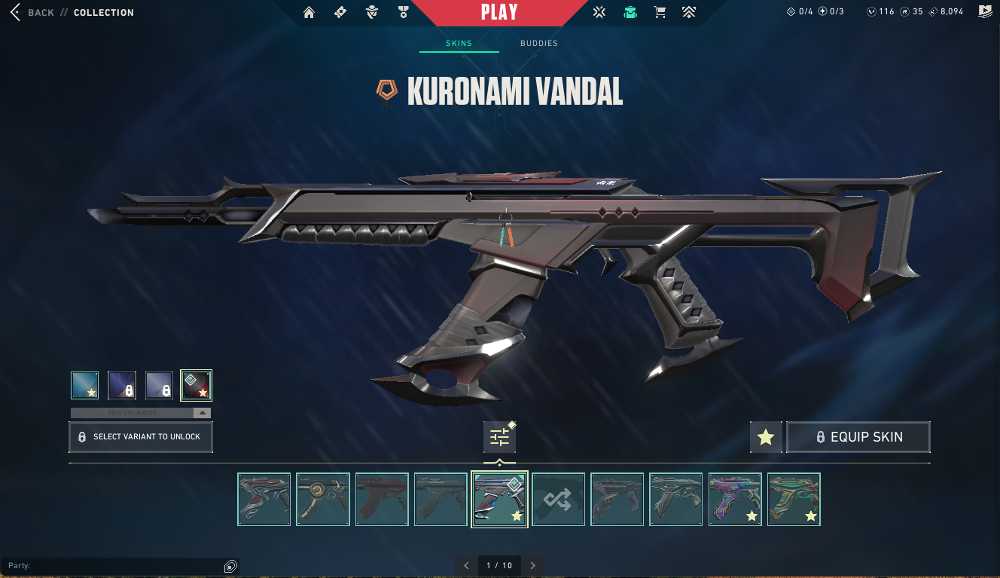Click the big red PLAY button
This screenshot has height=578, width=1000.
coord(499,13)
